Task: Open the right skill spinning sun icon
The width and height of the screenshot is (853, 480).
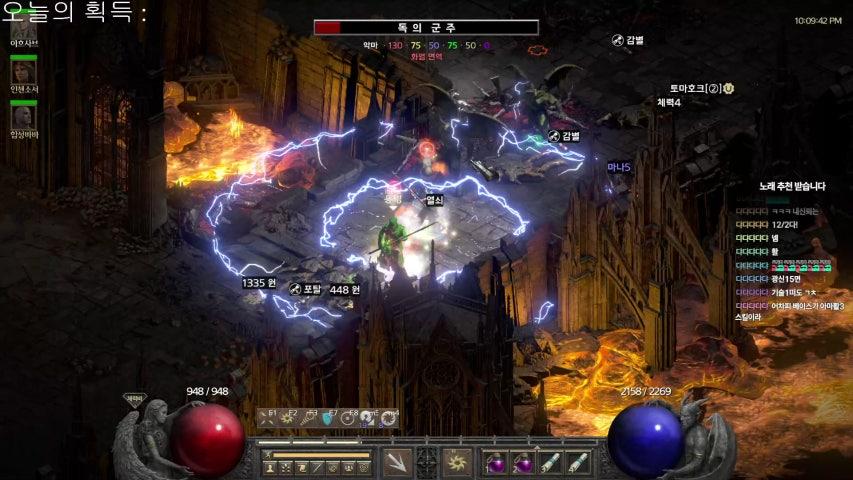Action: [459, 462]
